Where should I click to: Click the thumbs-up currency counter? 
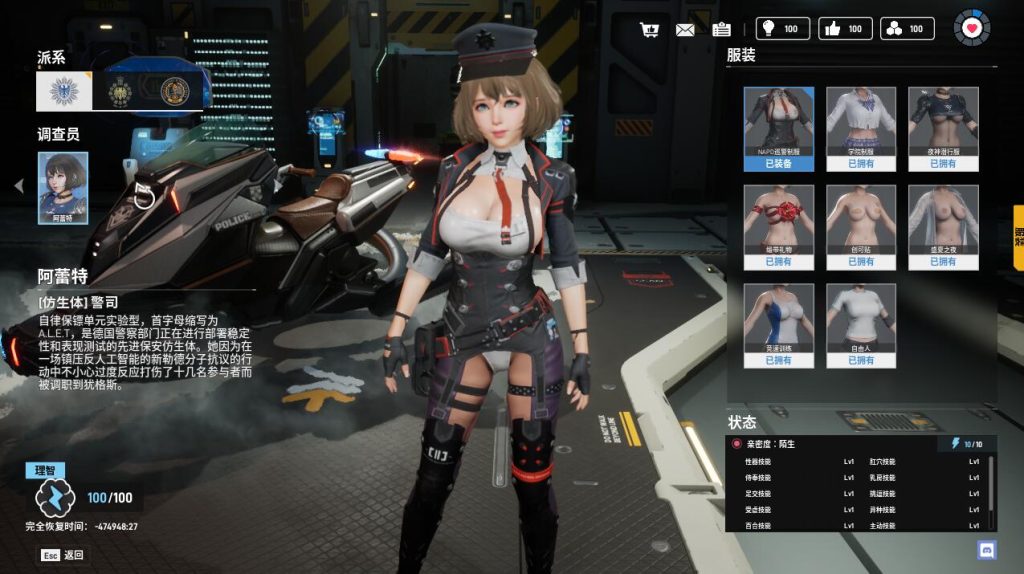pos(844,29)
